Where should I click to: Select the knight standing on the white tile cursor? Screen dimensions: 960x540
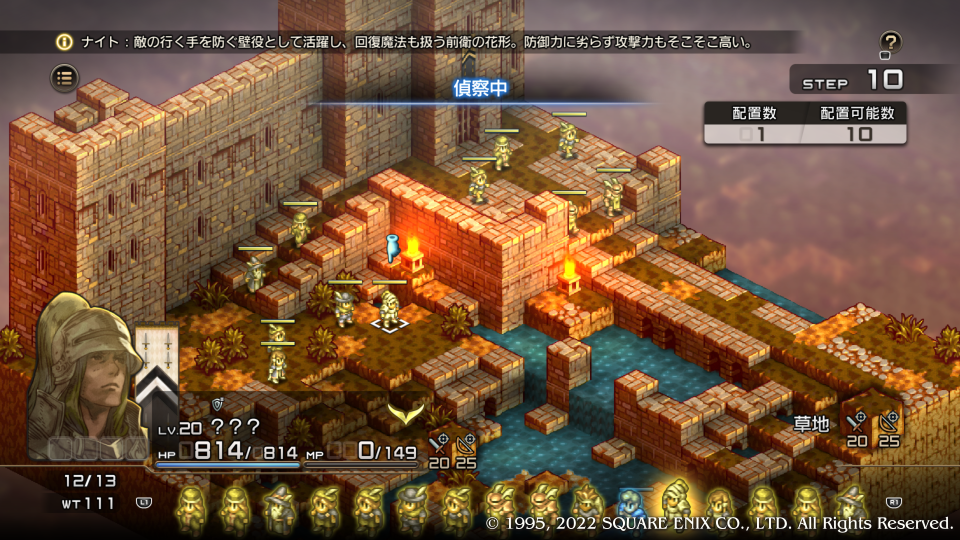point(389,303)
